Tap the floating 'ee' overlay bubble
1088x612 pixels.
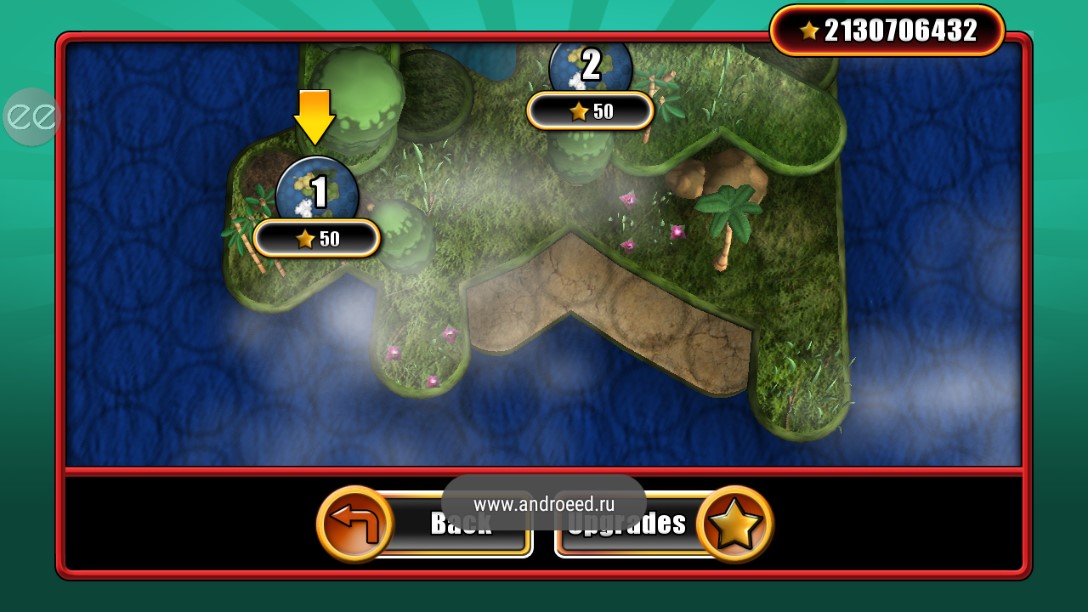[31, 117]
